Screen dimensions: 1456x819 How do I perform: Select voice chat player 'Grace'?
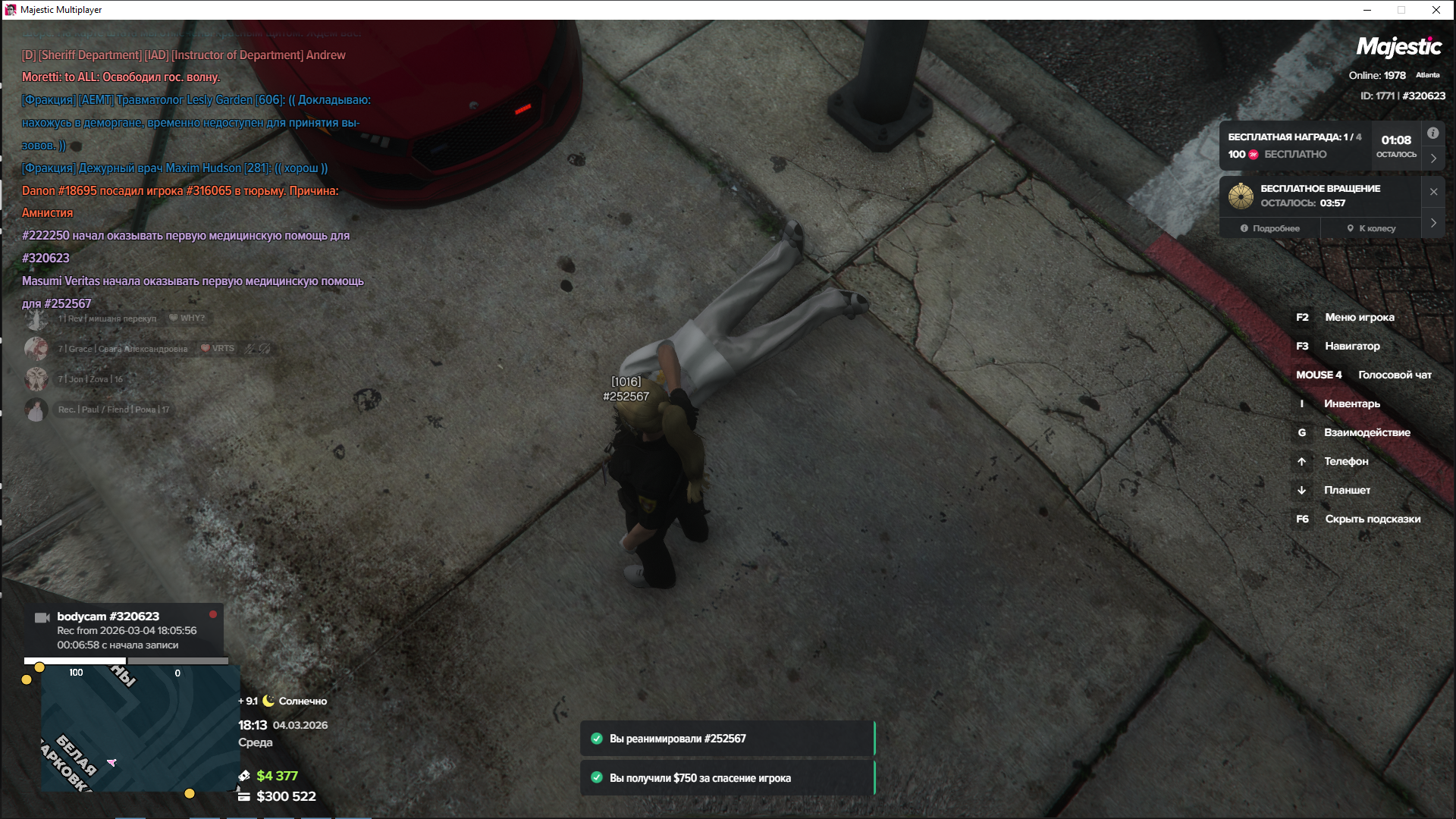pos(121,349)
